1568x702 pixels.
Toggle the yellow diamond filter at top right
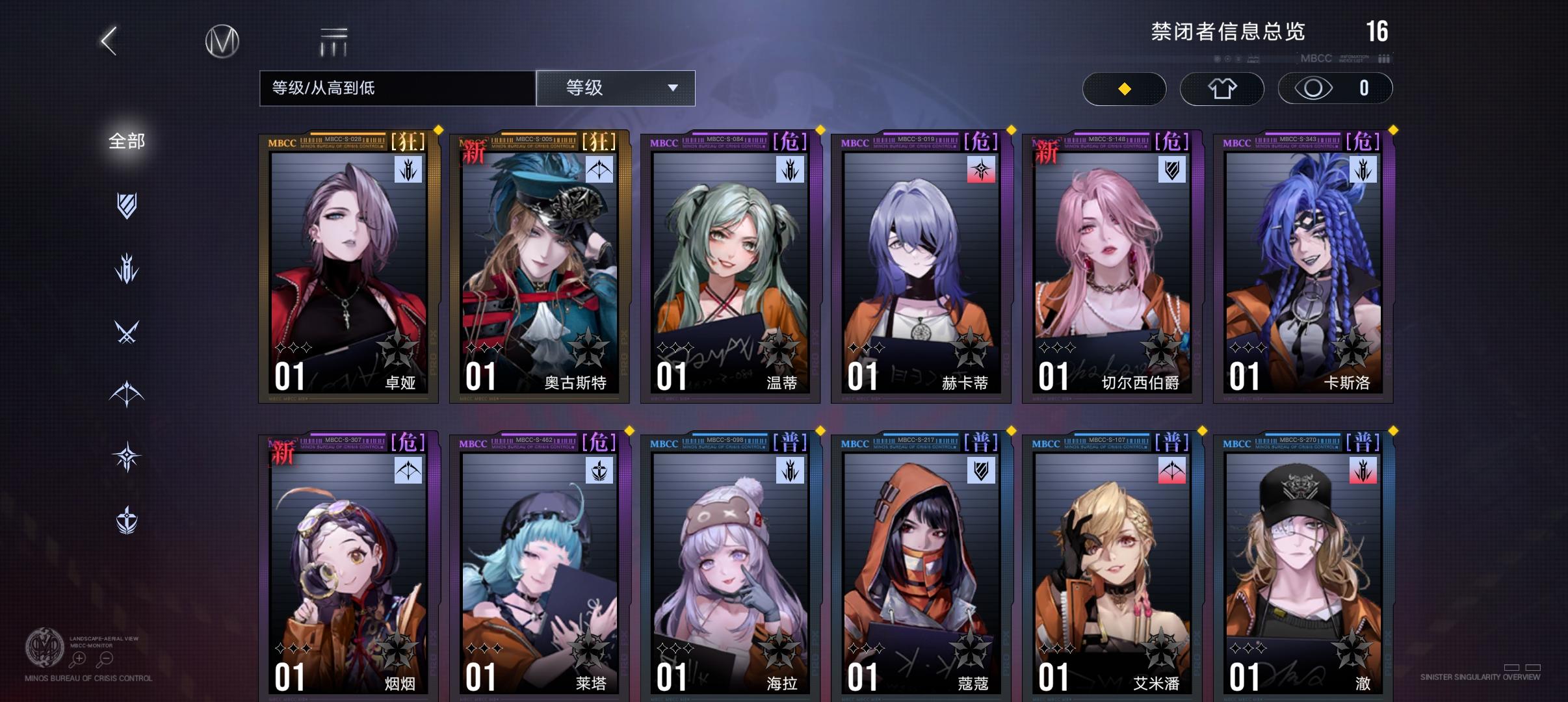pyautogui.click(x=1124, y=88)
